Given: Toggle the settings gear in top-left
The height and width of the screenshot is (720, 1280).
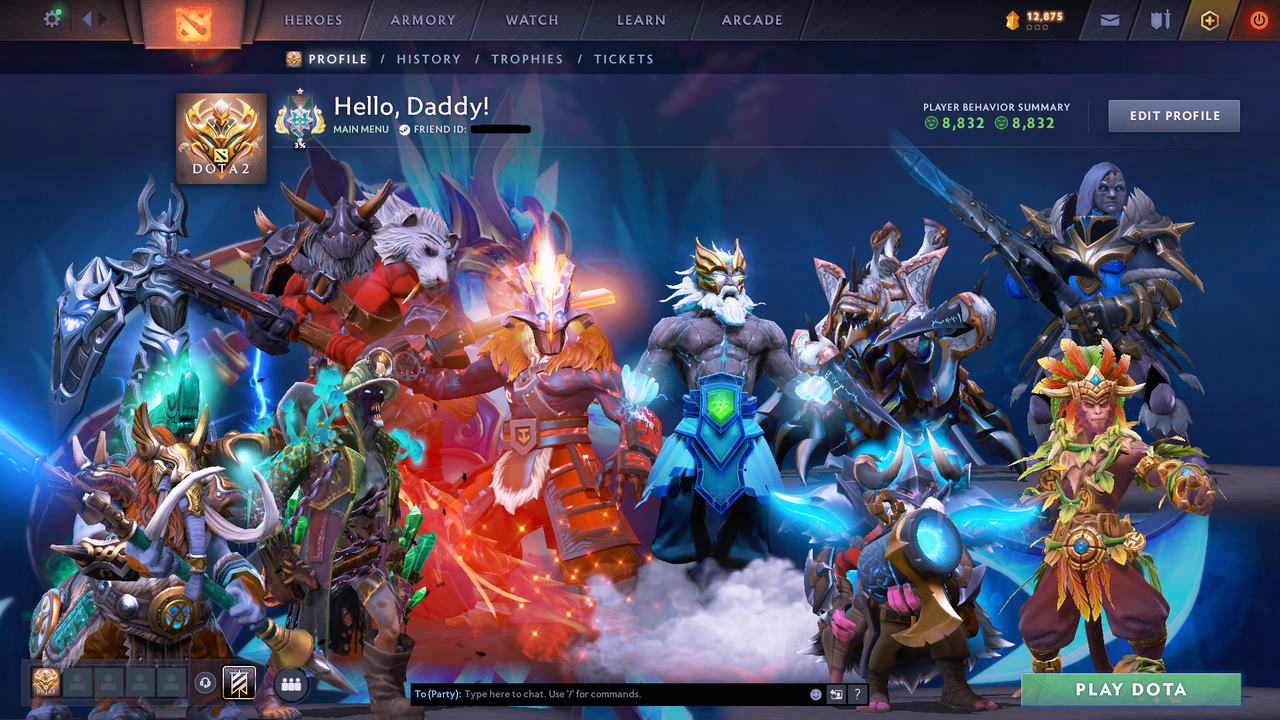Looking at the screenshot, I should pos(53,18).
